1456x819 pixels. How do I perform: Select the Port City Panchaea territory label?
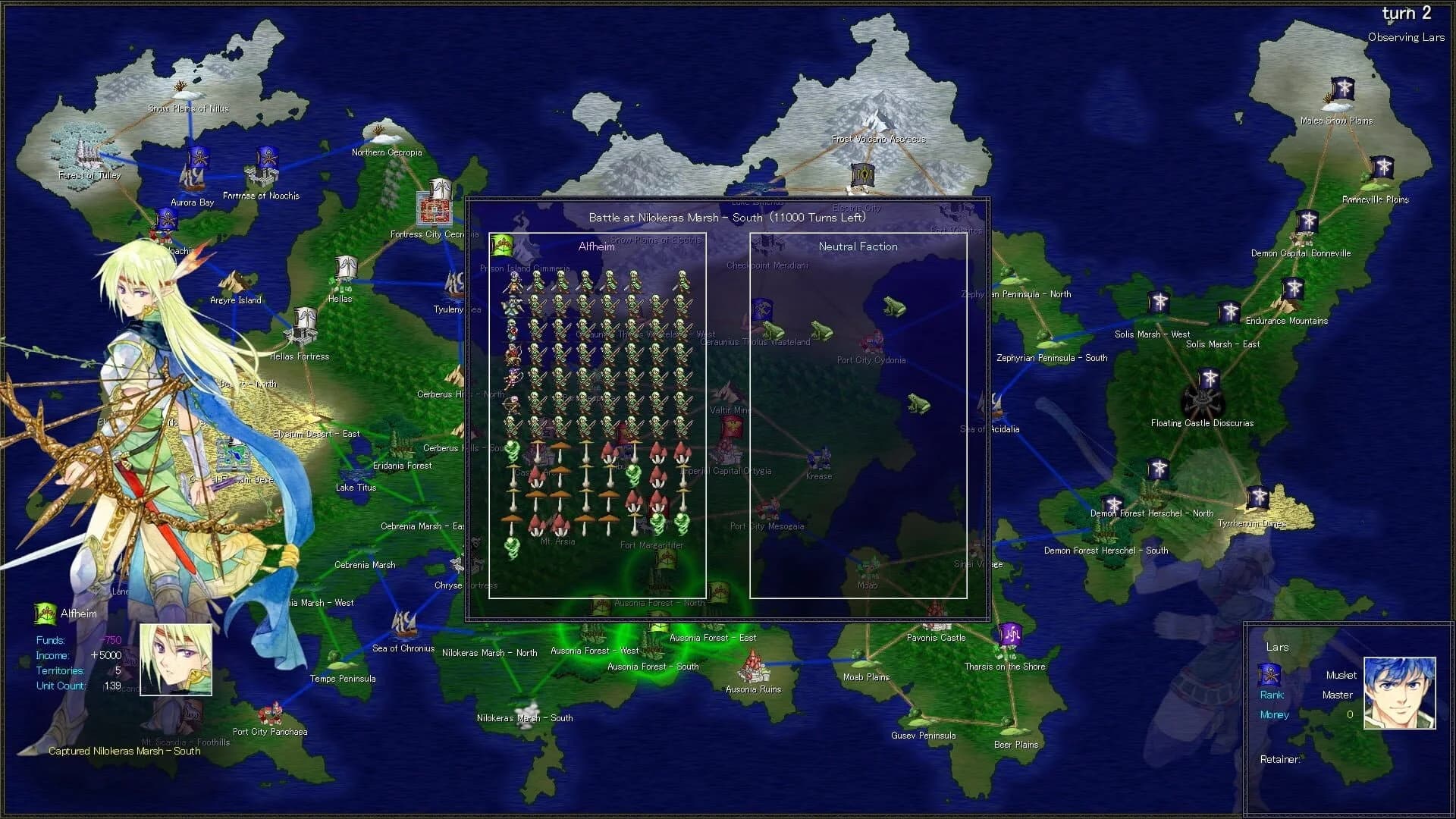click(271, 731)
